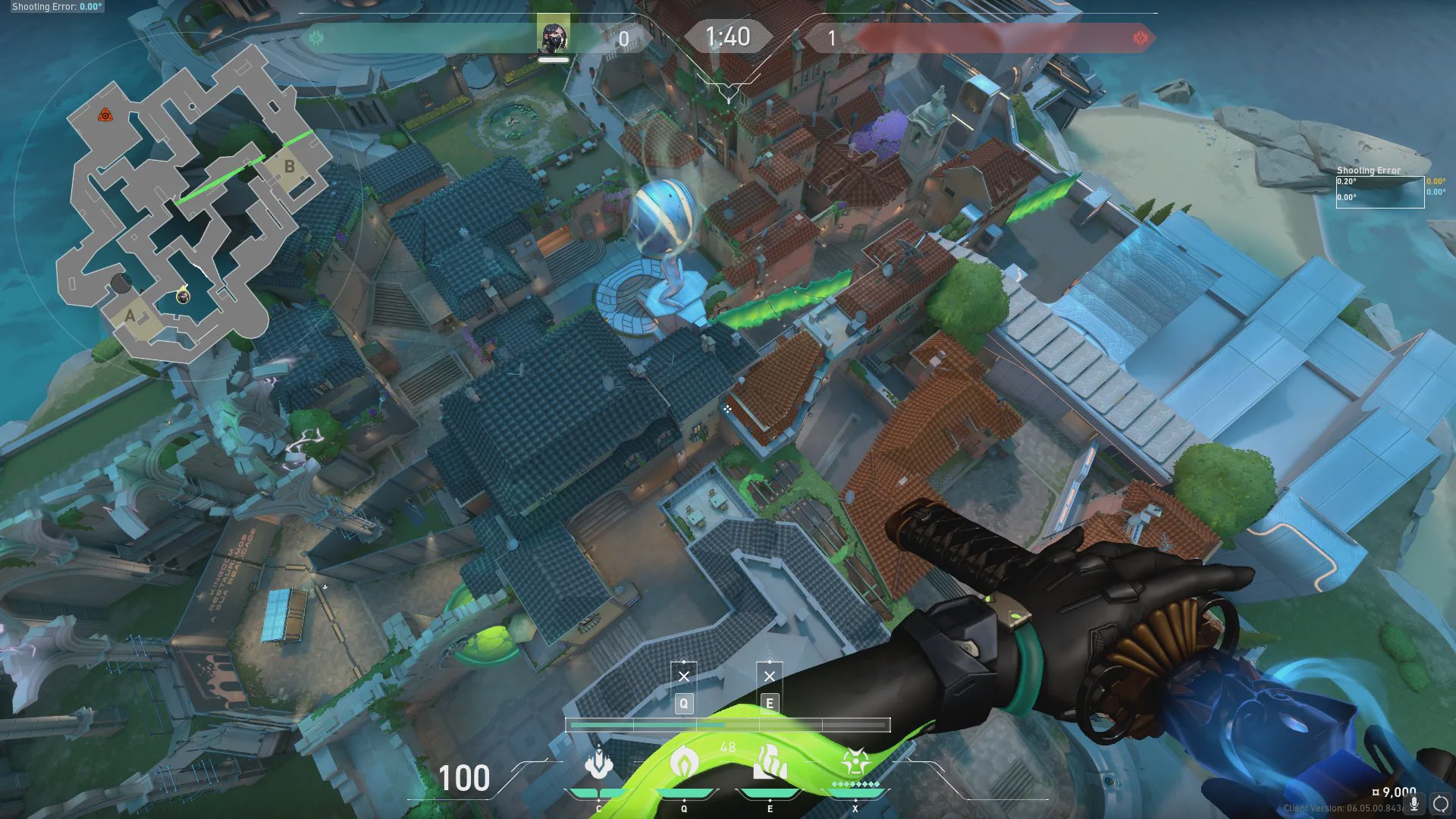1456x819 pixels.
Task: Click the orange spike icon on minimap
Action: 105,115
